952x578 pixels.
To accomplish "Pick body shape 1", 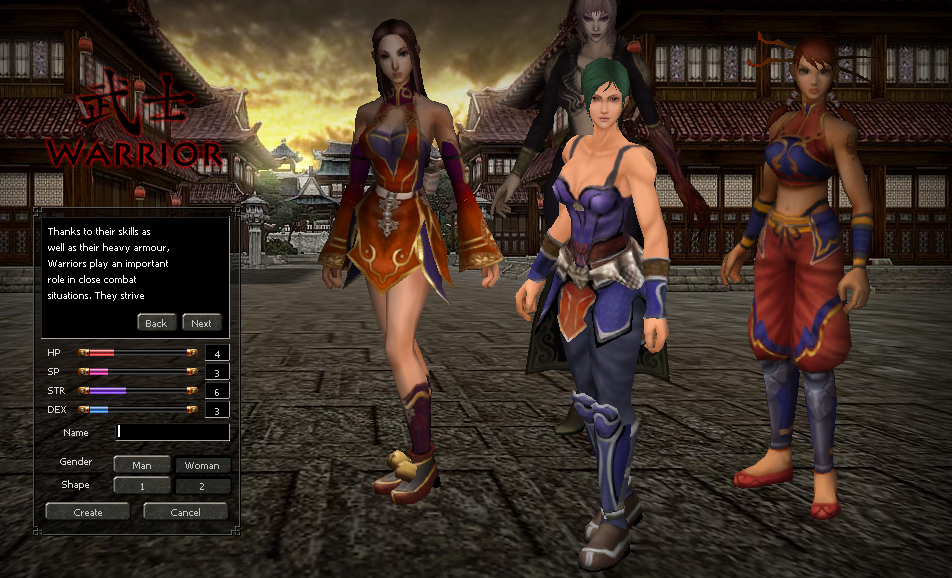I will [x=141, y=486].
